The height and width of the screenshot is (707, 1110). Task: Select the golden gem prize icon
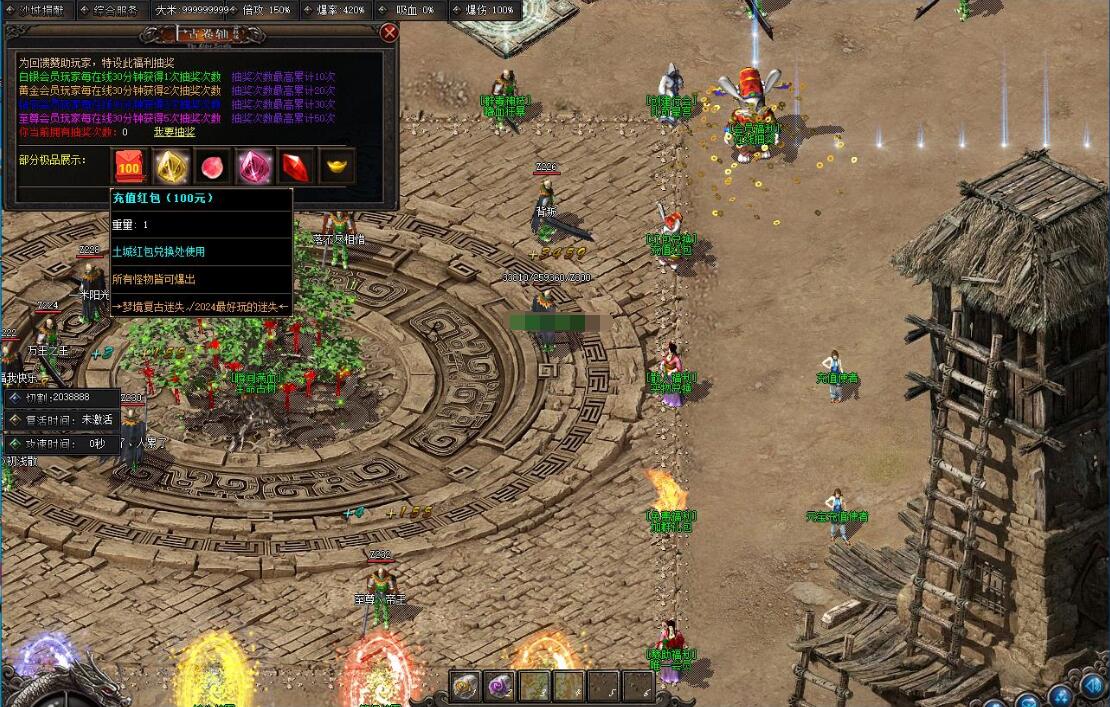pos(171,166)
